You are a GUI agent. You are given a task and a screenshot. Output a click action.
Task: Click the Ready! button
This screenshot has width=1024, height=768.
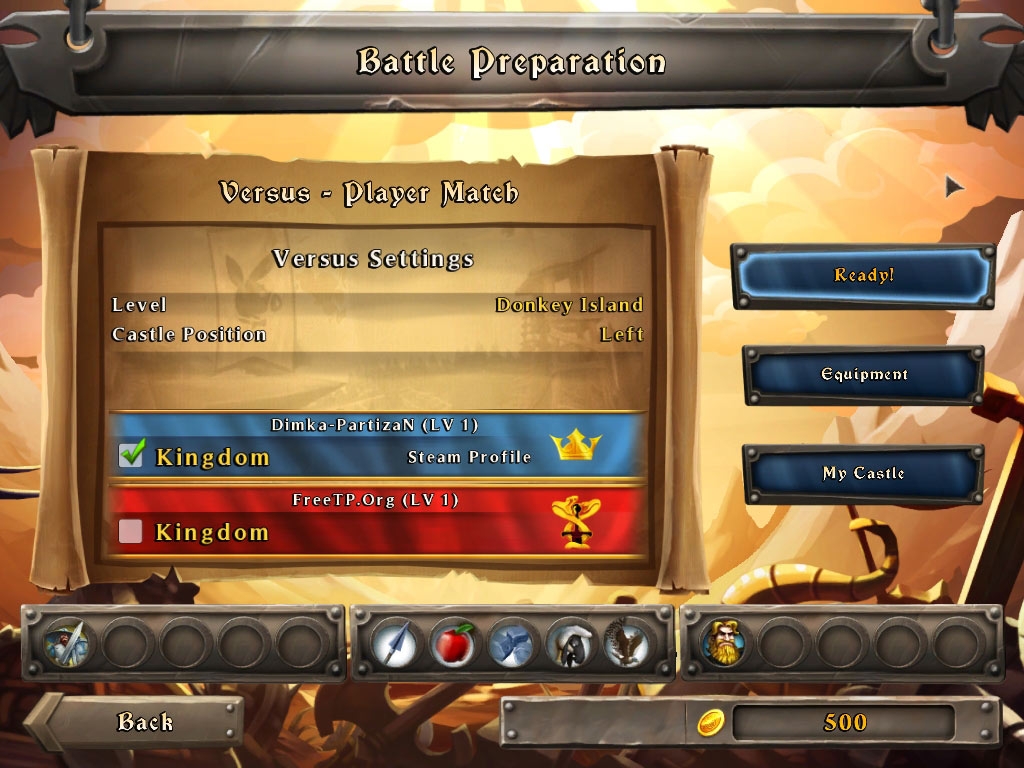[x=863, y=275]
